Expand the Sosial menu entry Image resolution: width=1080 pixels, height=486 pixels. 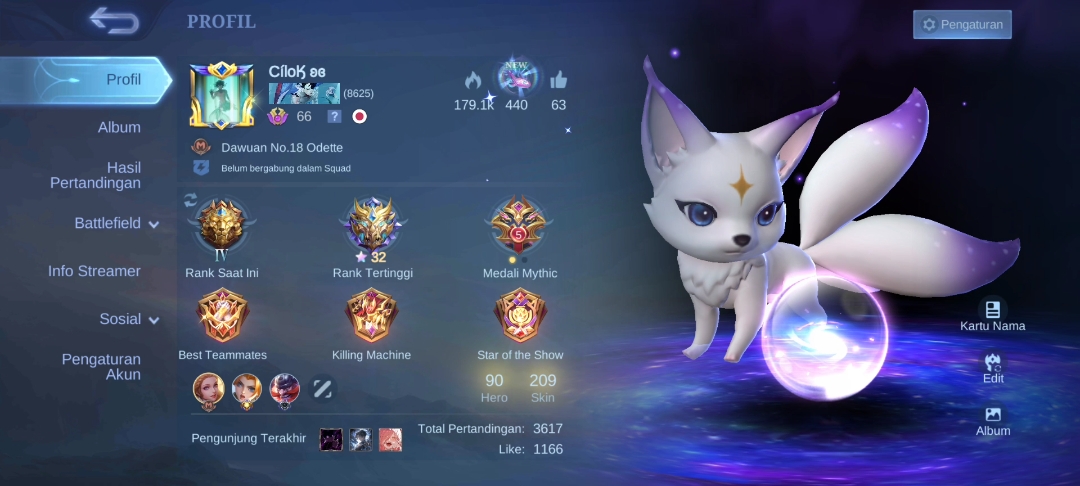tap(128, 320)
